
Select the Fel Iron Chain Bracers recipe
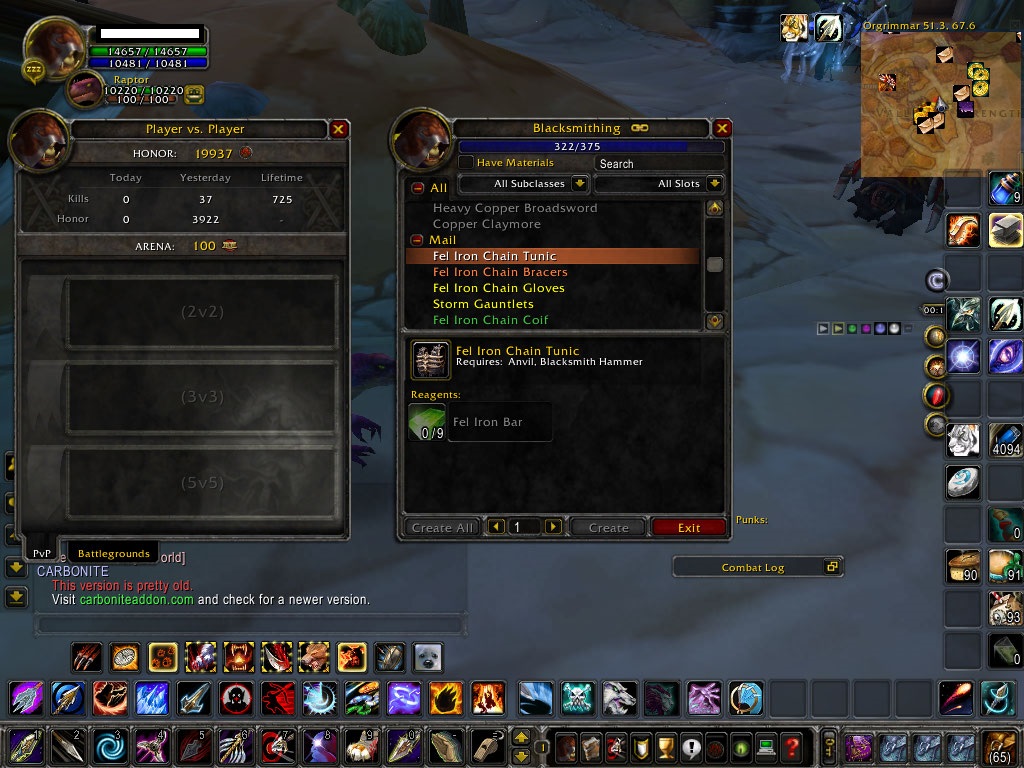[x=500, y=272]
